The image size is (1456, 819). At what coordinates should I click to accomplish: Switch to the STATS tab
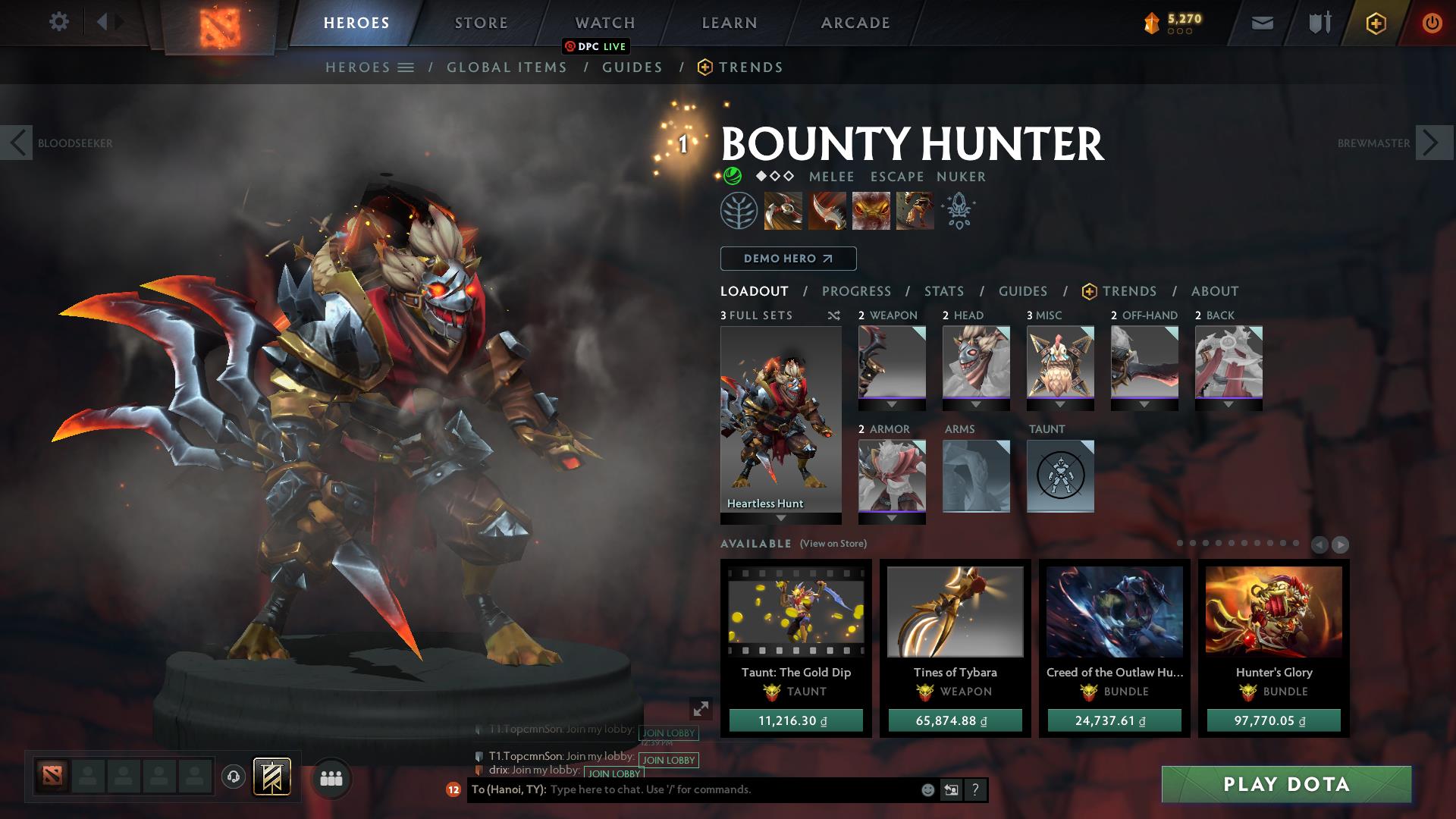pos(943,291)
